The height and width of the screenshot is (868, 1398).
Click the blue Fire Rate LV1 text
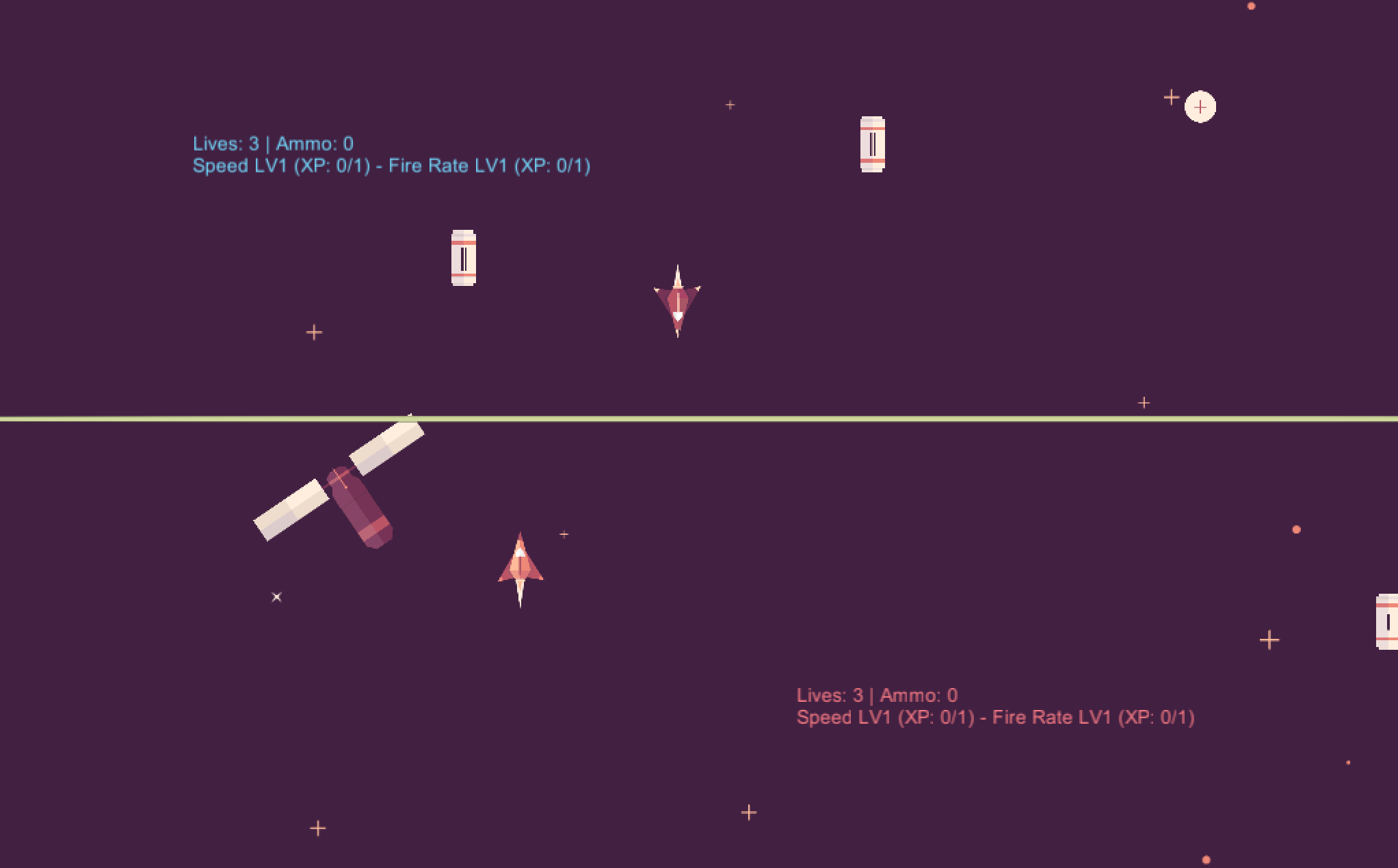pos(448,165)
